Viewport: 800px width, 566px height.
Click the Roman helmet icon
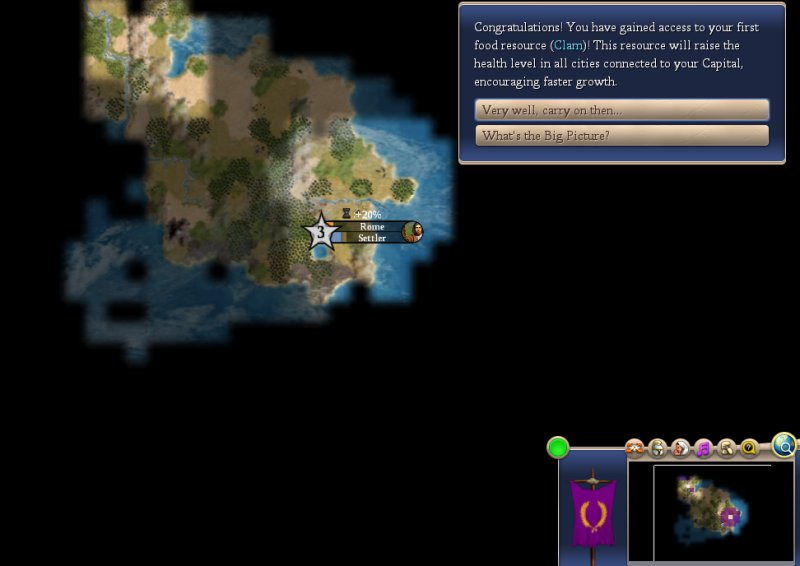point(657,449)
